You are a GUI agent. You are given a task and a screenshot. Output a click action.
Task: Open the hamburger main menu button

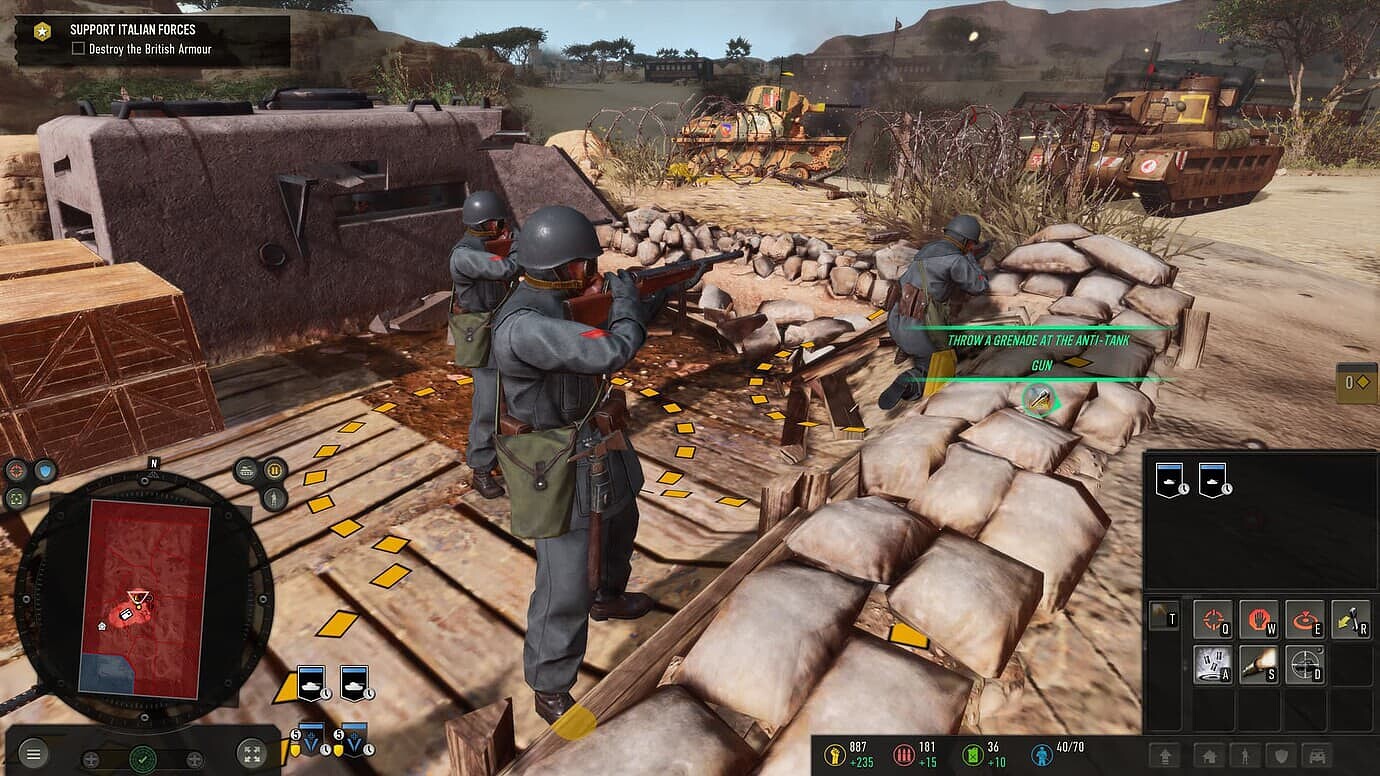(x=33, y=755)
